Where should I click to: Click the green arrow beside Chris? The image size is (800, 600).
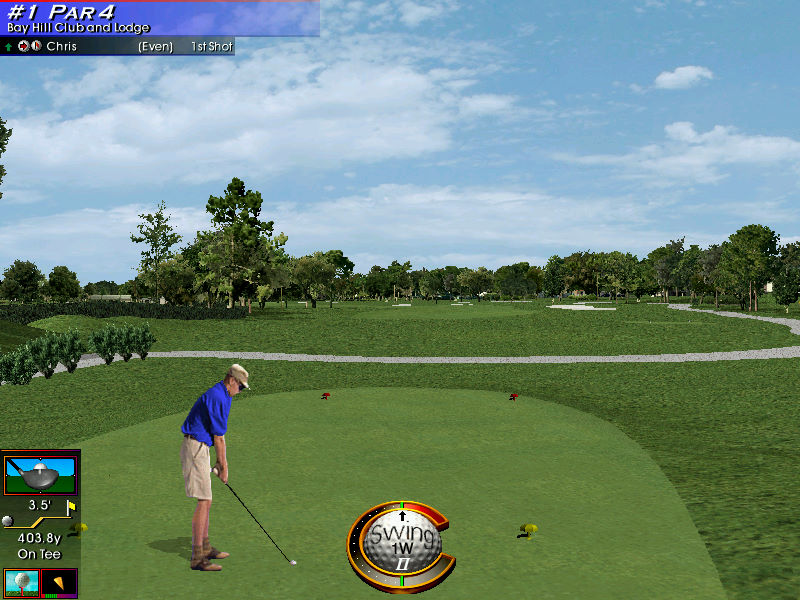pos(9,47)
